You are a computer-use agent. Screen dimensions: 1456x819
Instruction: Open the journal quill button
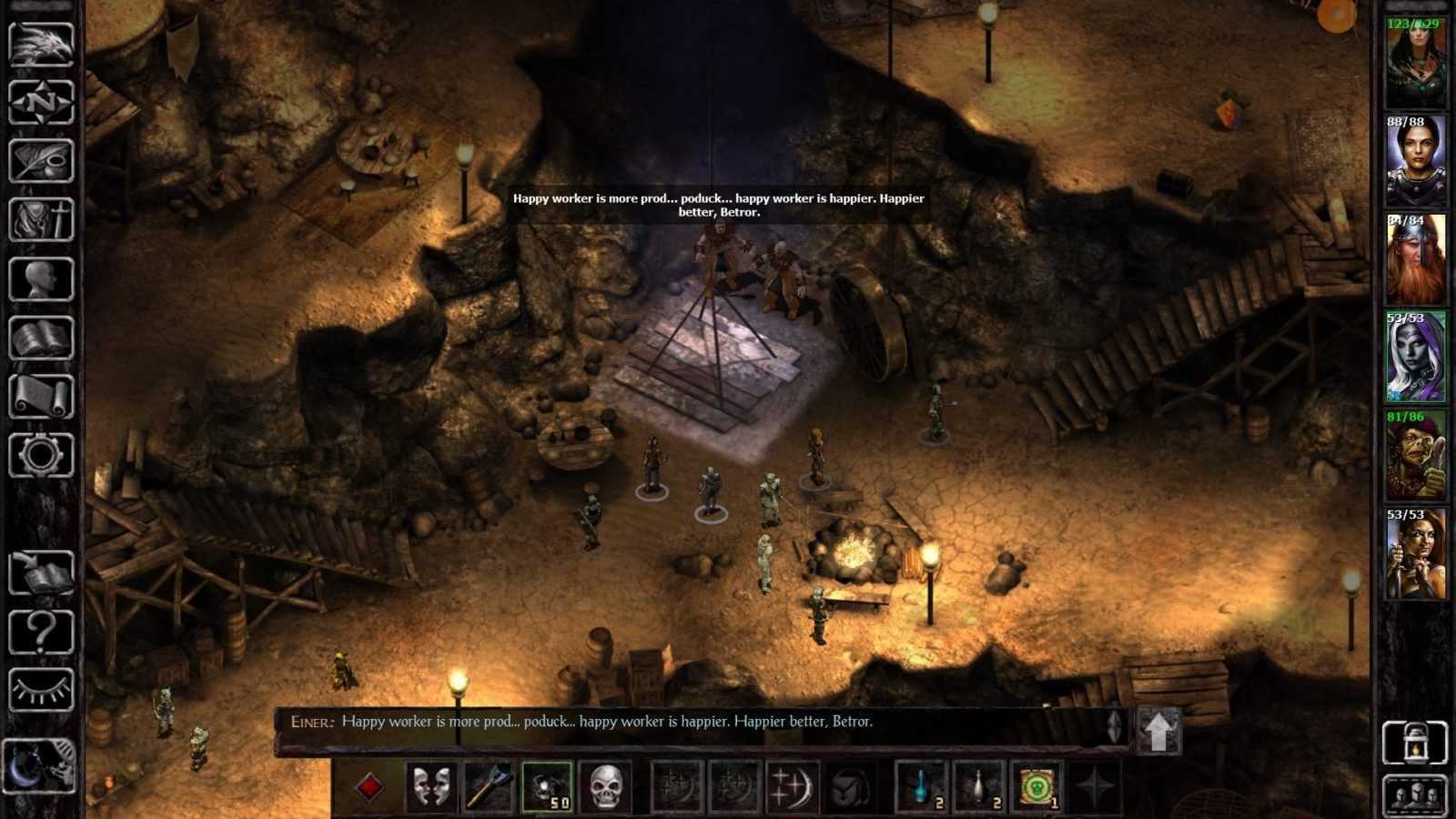41,161
